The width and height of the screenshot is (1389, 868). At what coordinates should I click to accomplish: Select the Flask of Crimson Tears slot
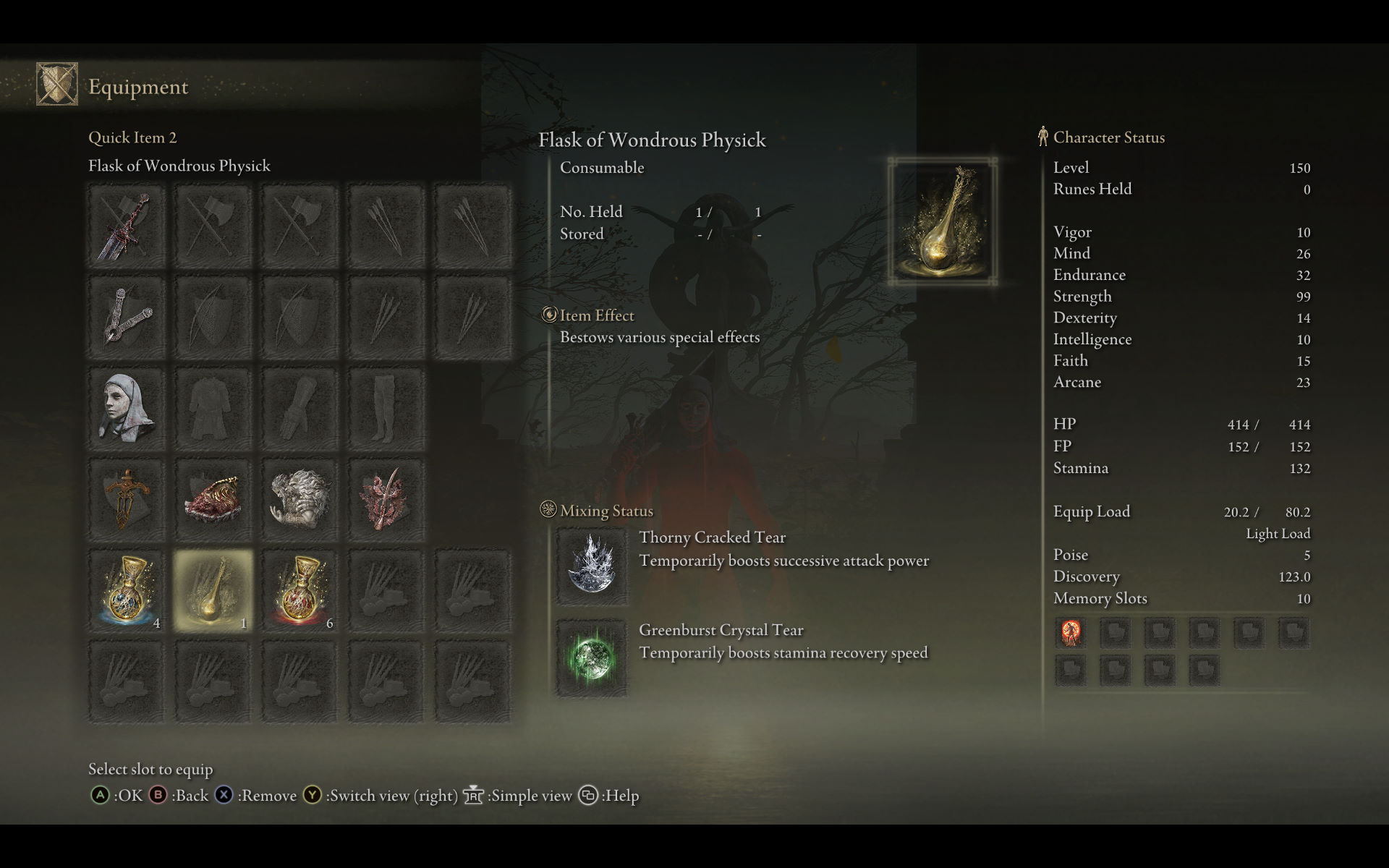point(300,590)
